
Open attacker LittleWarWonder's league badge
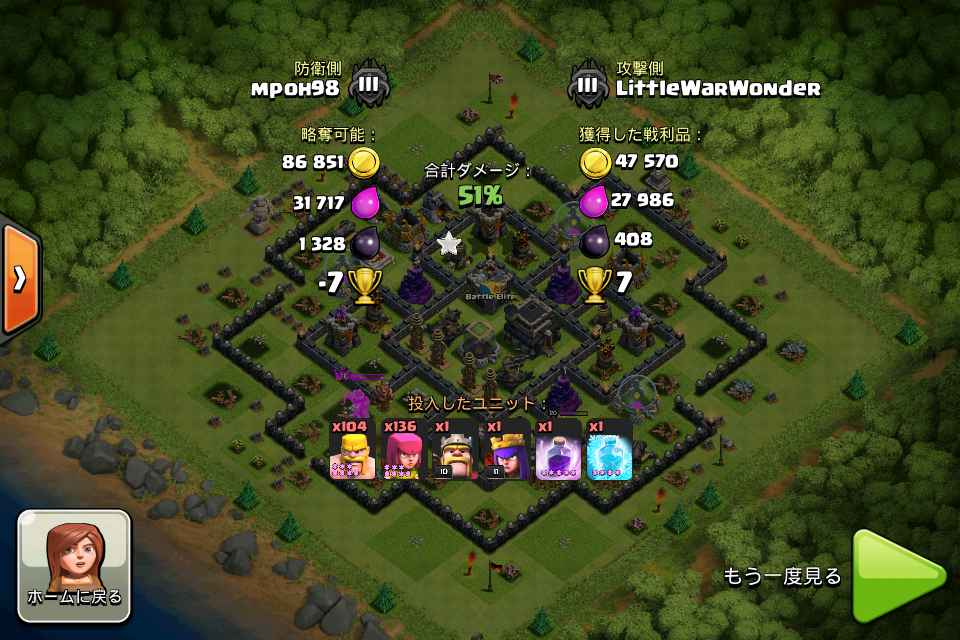click(588, 85)
